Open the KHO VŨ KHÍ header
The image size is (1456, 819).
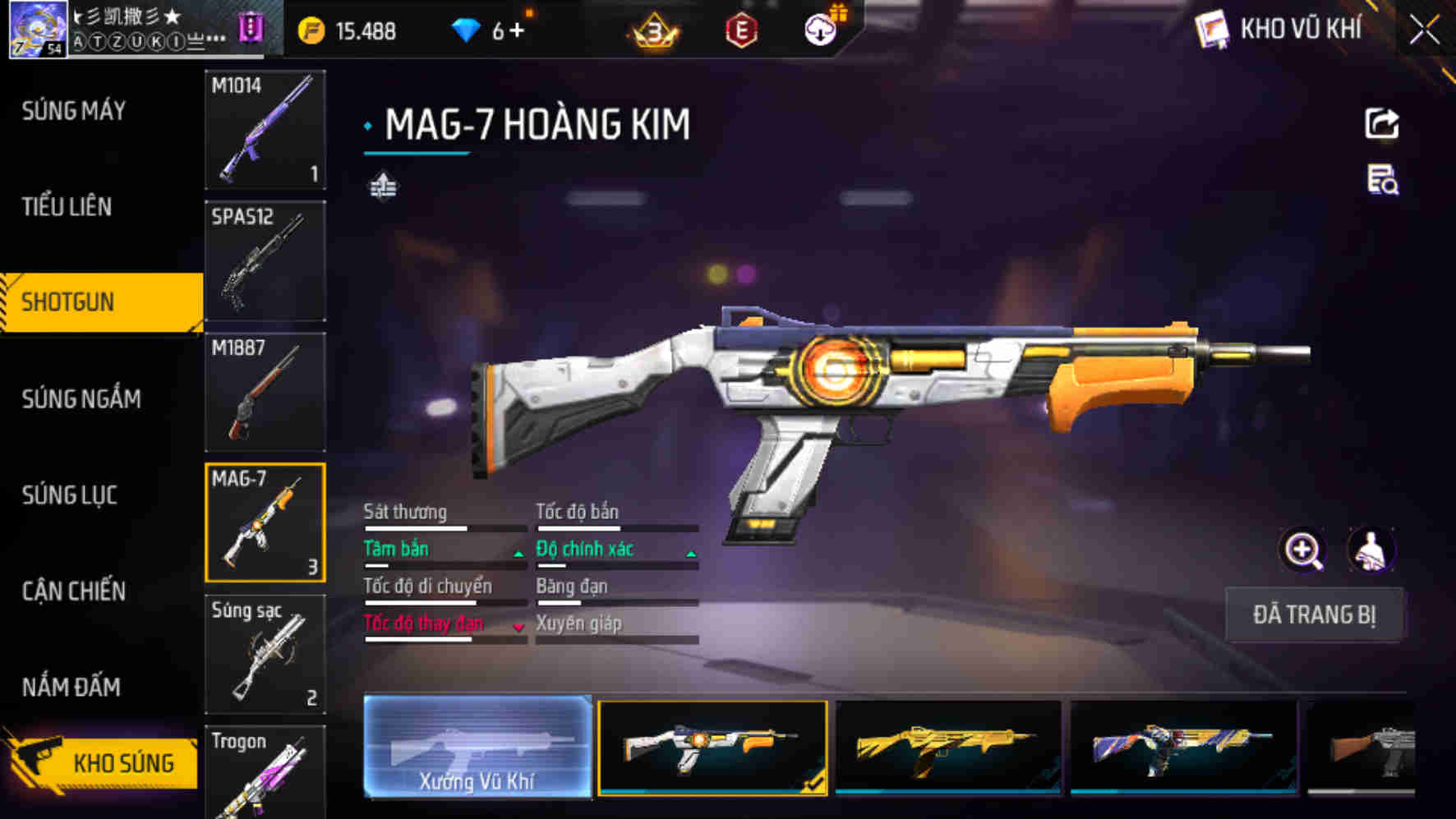tap(1282, 30)
